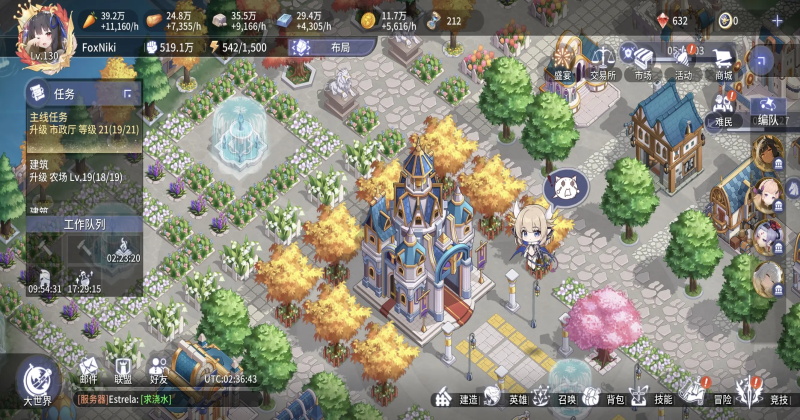Screen dimensions: 800x420
Task: Open the 英雄 (Heroes) screen
Action: (505, 397)
